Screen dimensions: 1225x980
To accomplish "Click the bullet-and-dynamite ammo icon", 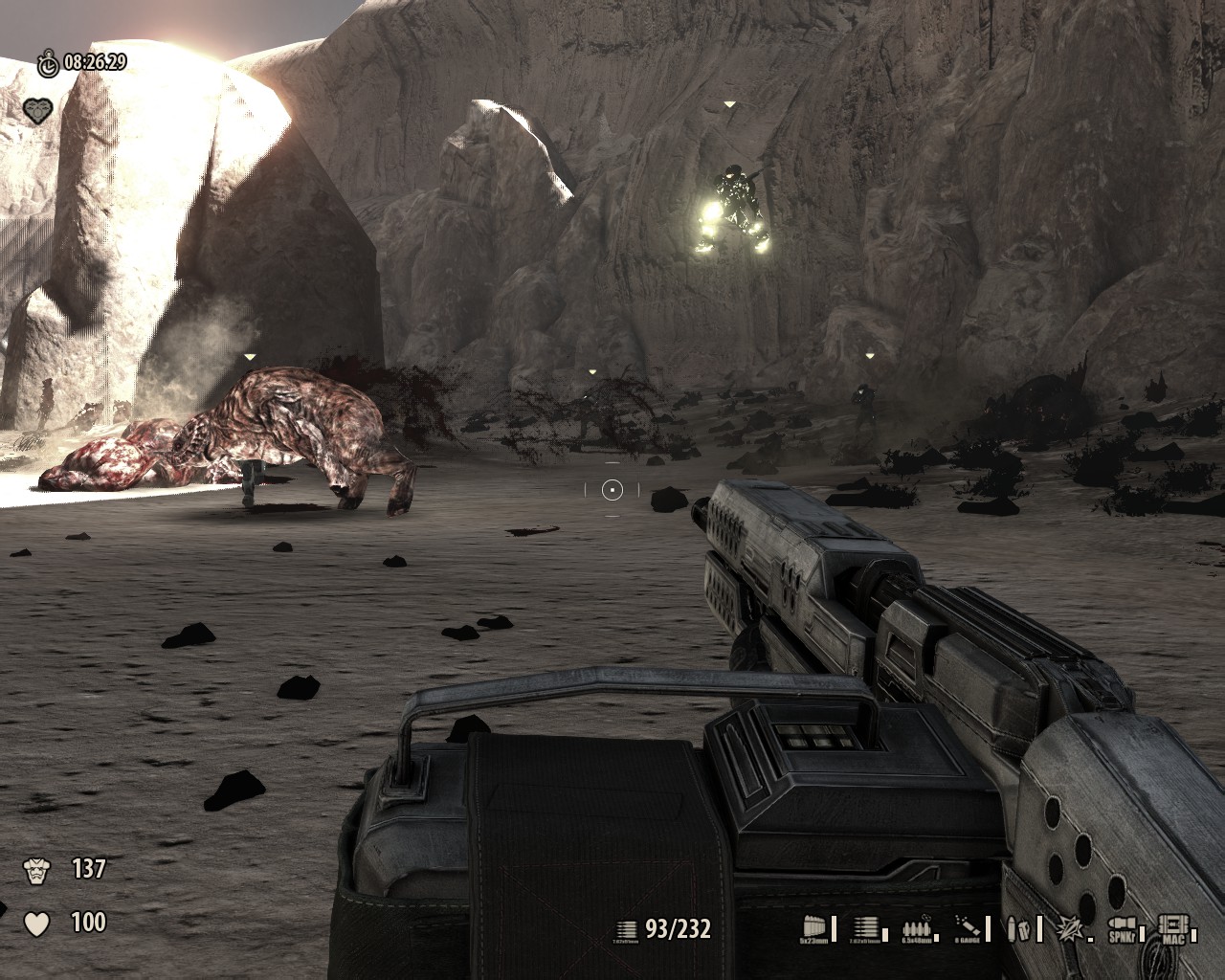I will tap(1018, 926).
